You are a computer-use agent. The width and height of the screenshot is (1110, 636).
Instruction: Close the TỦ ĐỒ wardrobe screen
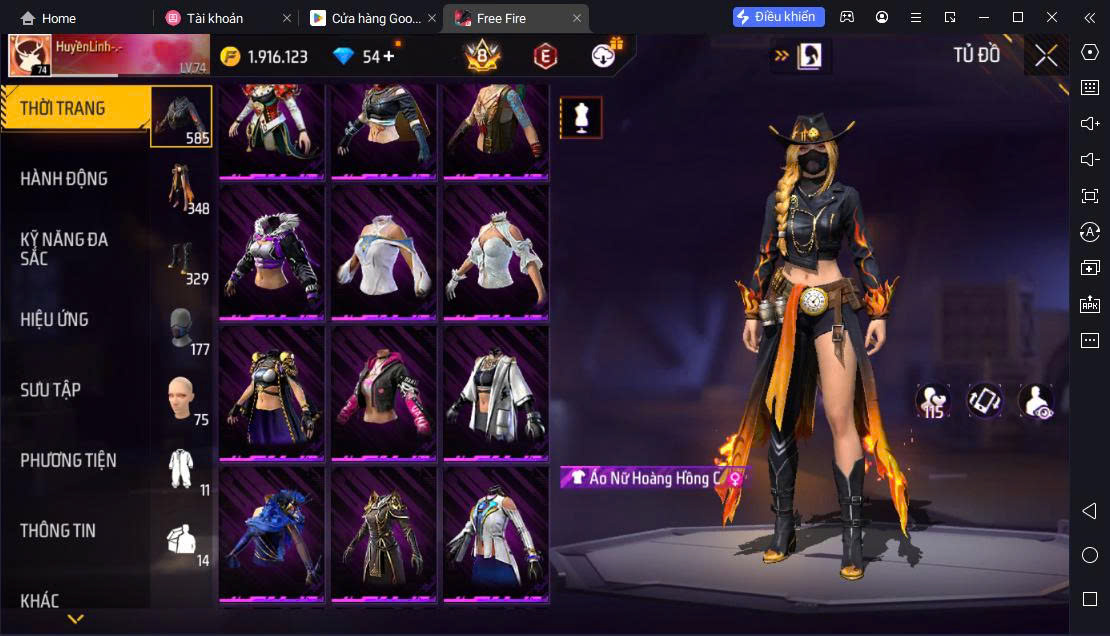coord(1046,56)
